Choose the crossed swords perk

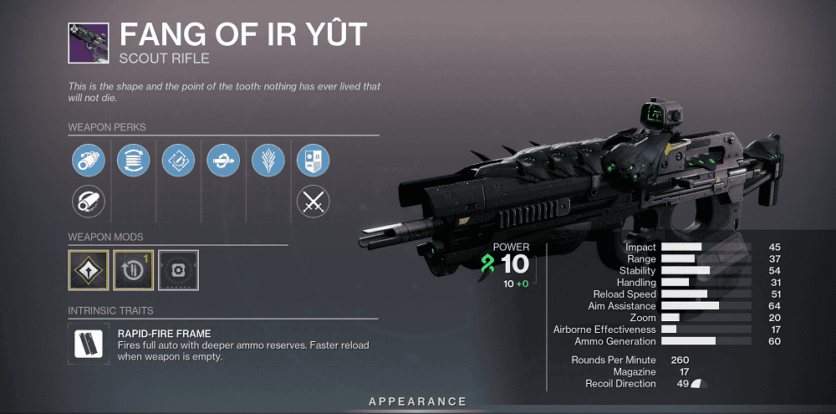(x=313, y=202)
